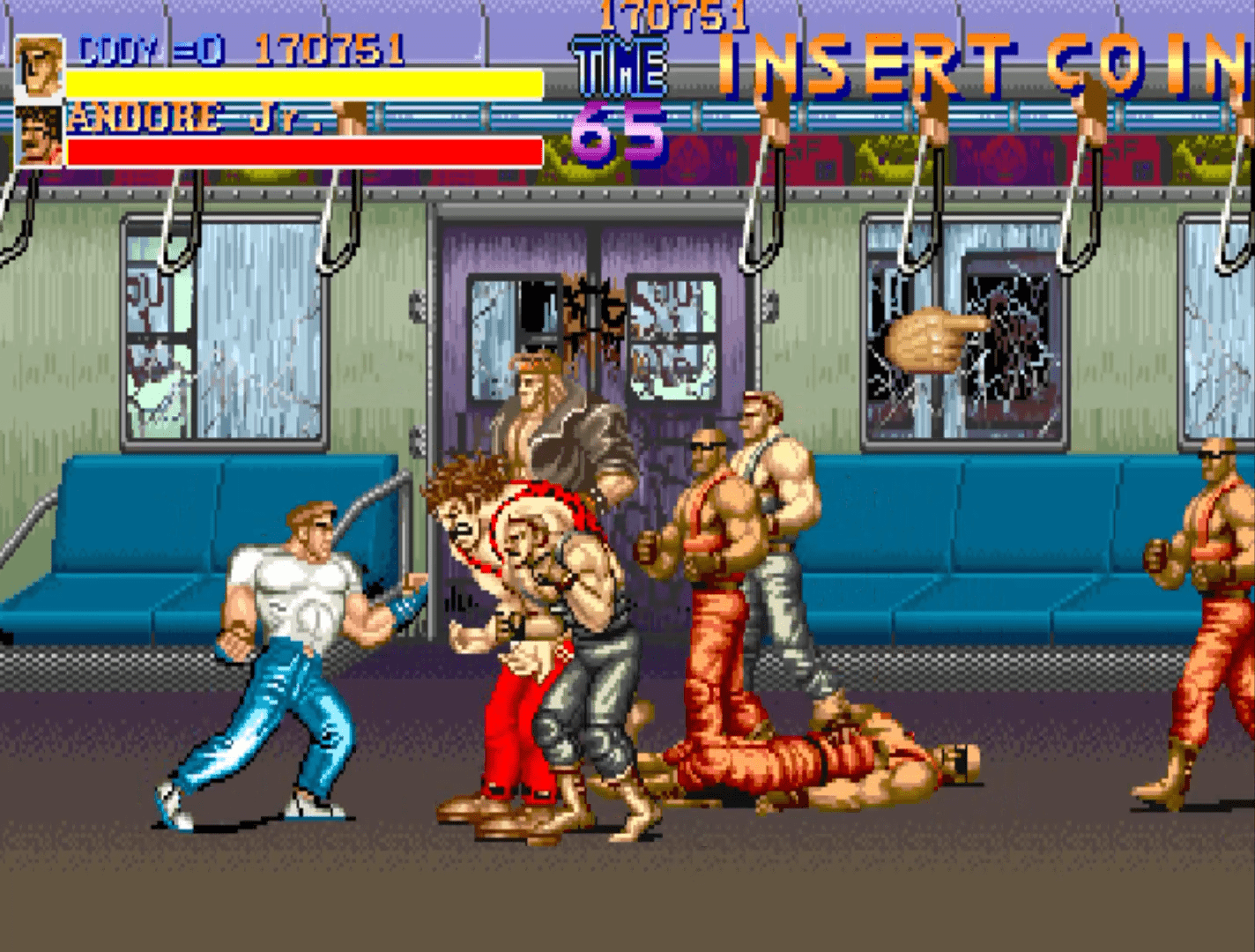Select the Andore Jr. enemy portrait
1255x952 pixels.
[x=40, y=137]
